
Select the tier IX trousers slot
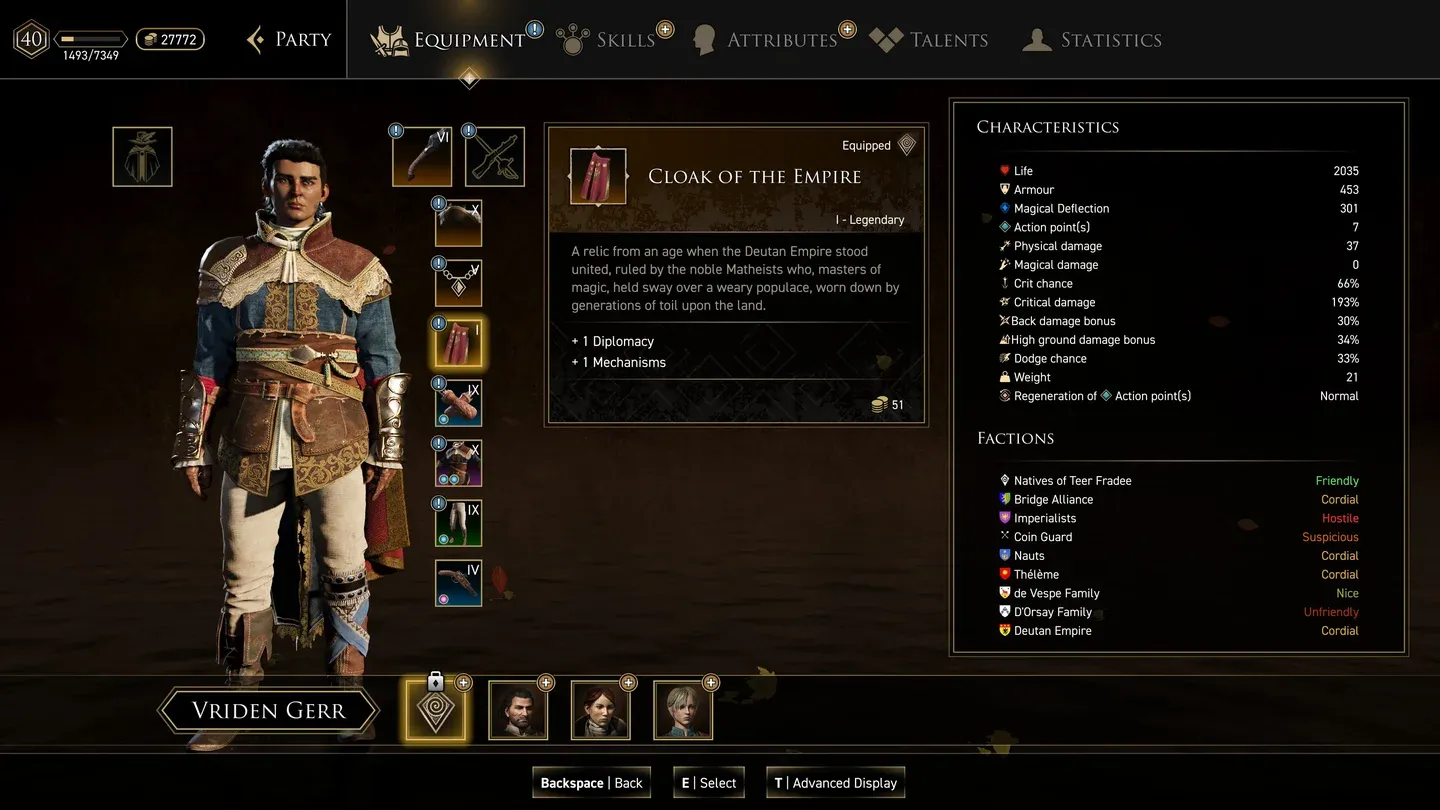(x=458, y=523)
